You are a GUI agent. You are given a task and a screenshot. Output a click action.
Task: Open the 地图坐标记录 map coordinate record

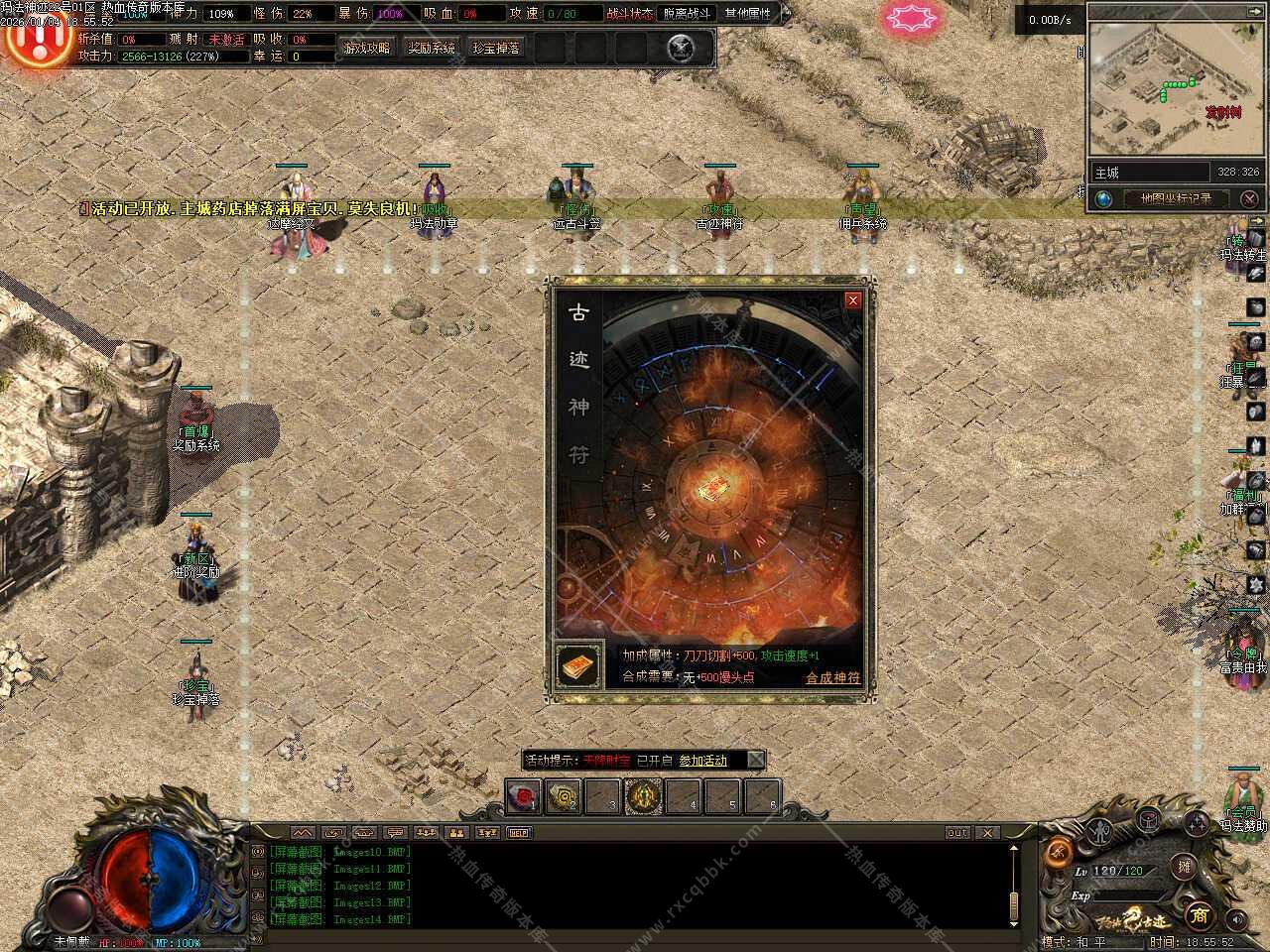[x=1176, y=198]
